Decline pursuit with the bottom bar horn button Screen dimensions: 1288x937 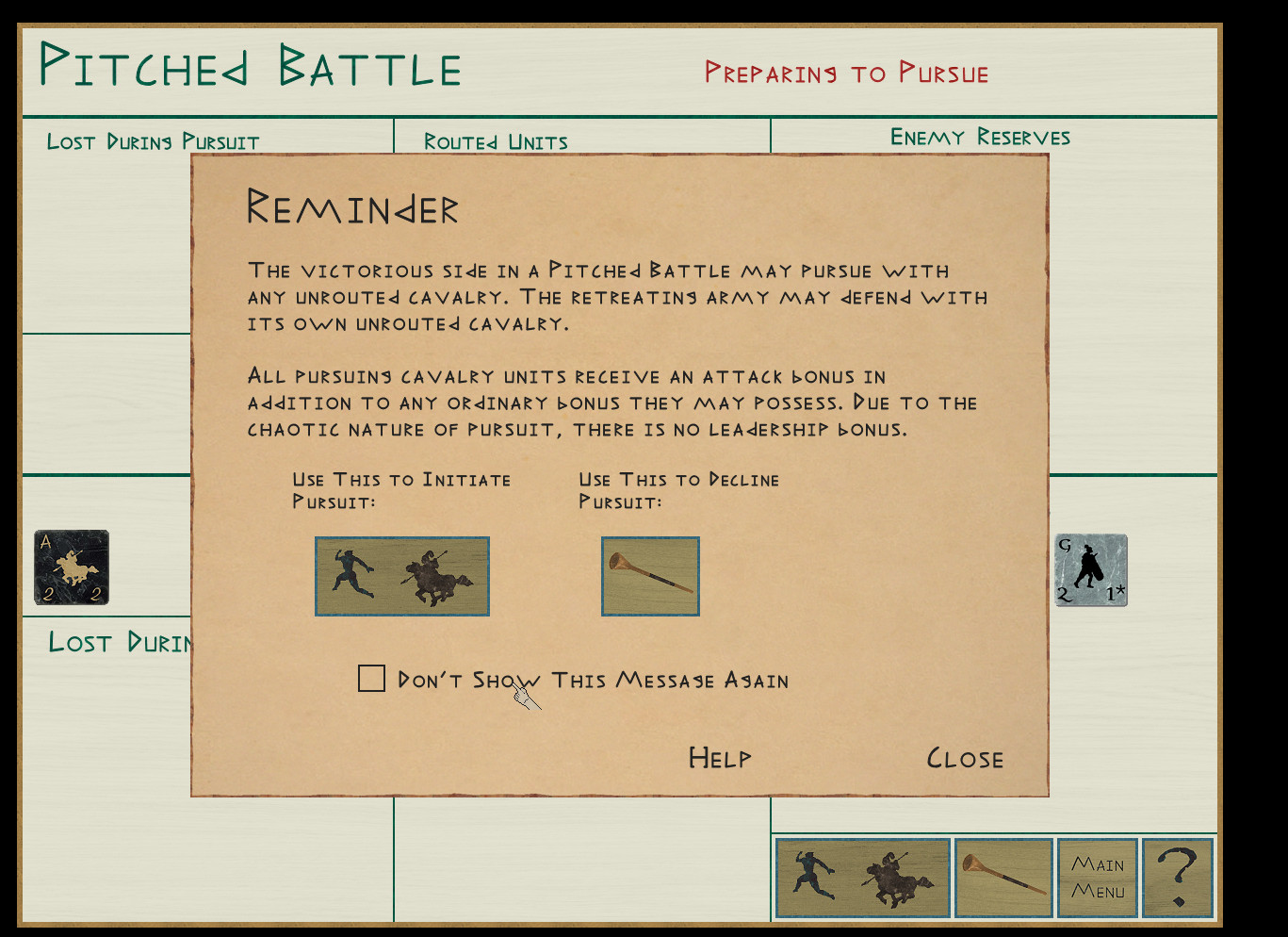click(x=1003, y=878)
